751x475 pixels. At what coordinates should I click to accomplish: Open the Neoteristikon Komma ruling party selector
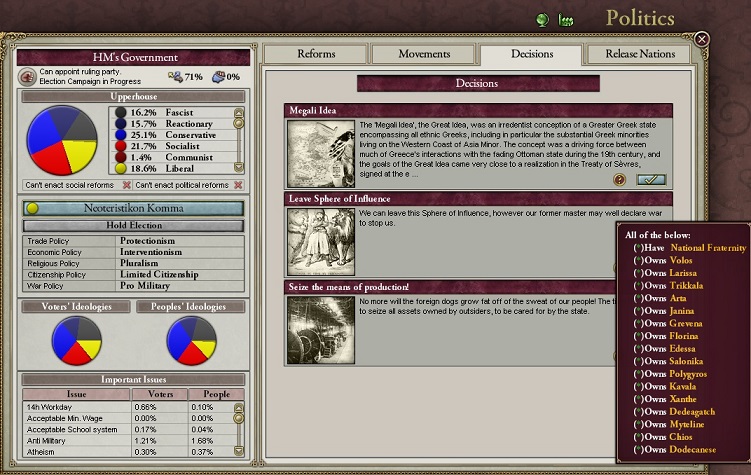132,209
